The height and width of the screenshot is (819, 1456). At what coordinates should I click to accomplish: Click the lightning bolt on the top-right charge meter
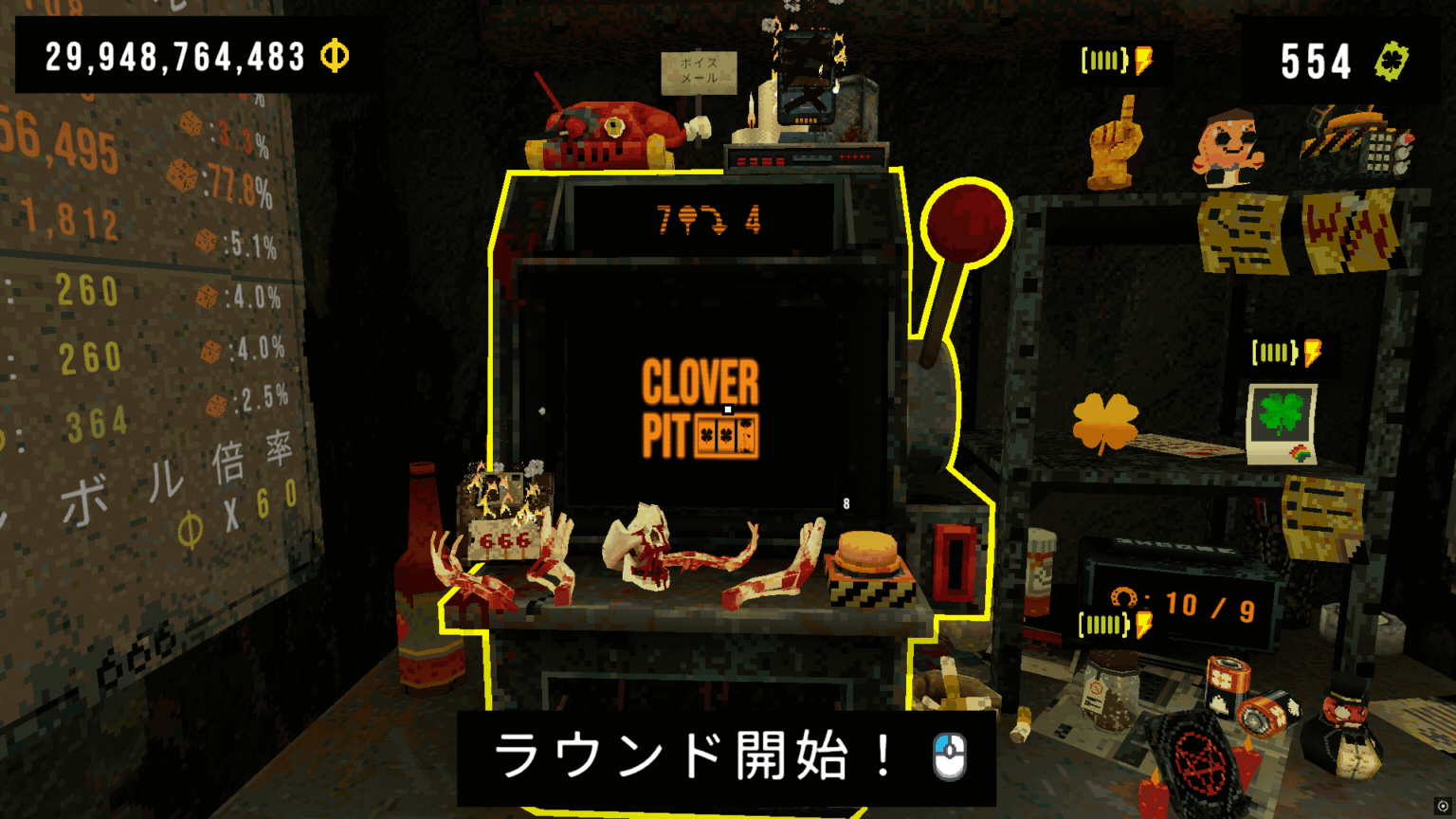(x=1141, y=61)
